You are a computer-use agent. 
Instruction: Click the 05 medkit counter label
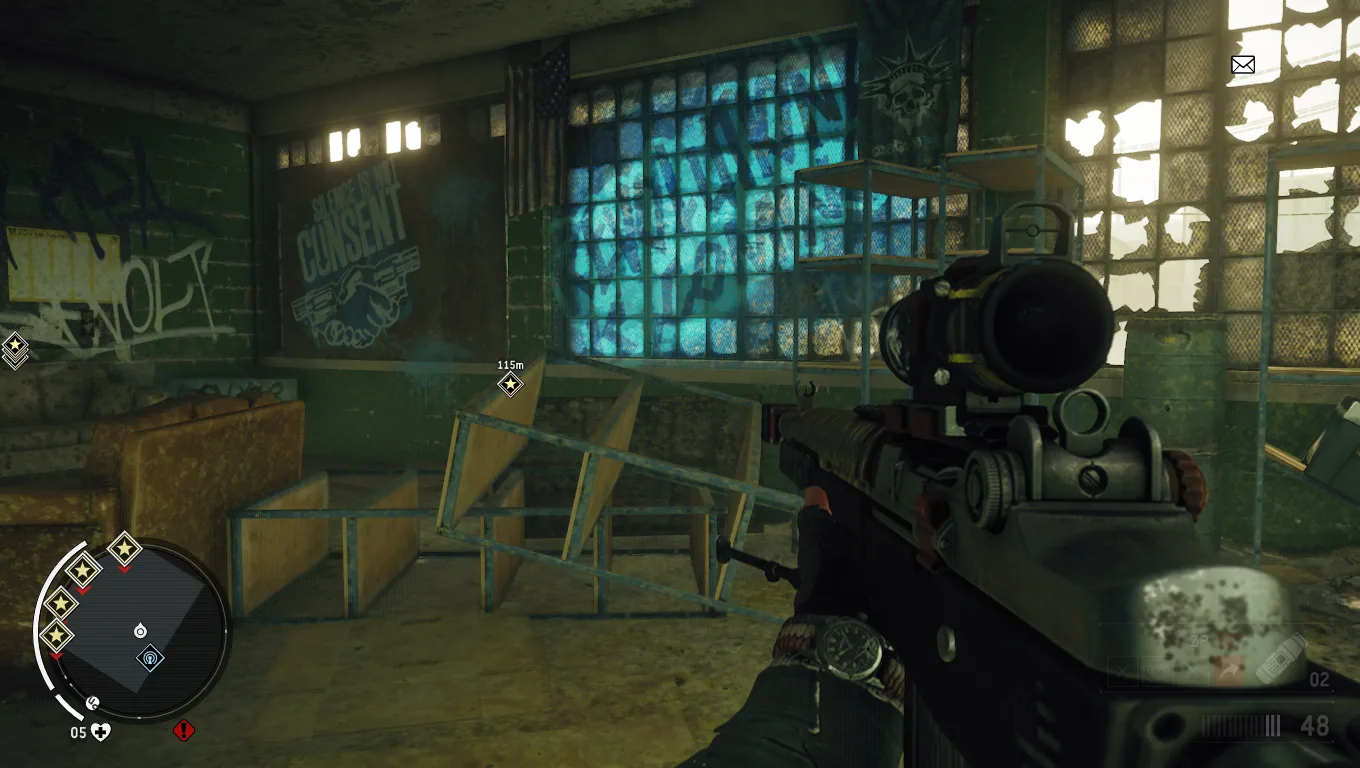[x=78, y=731]
